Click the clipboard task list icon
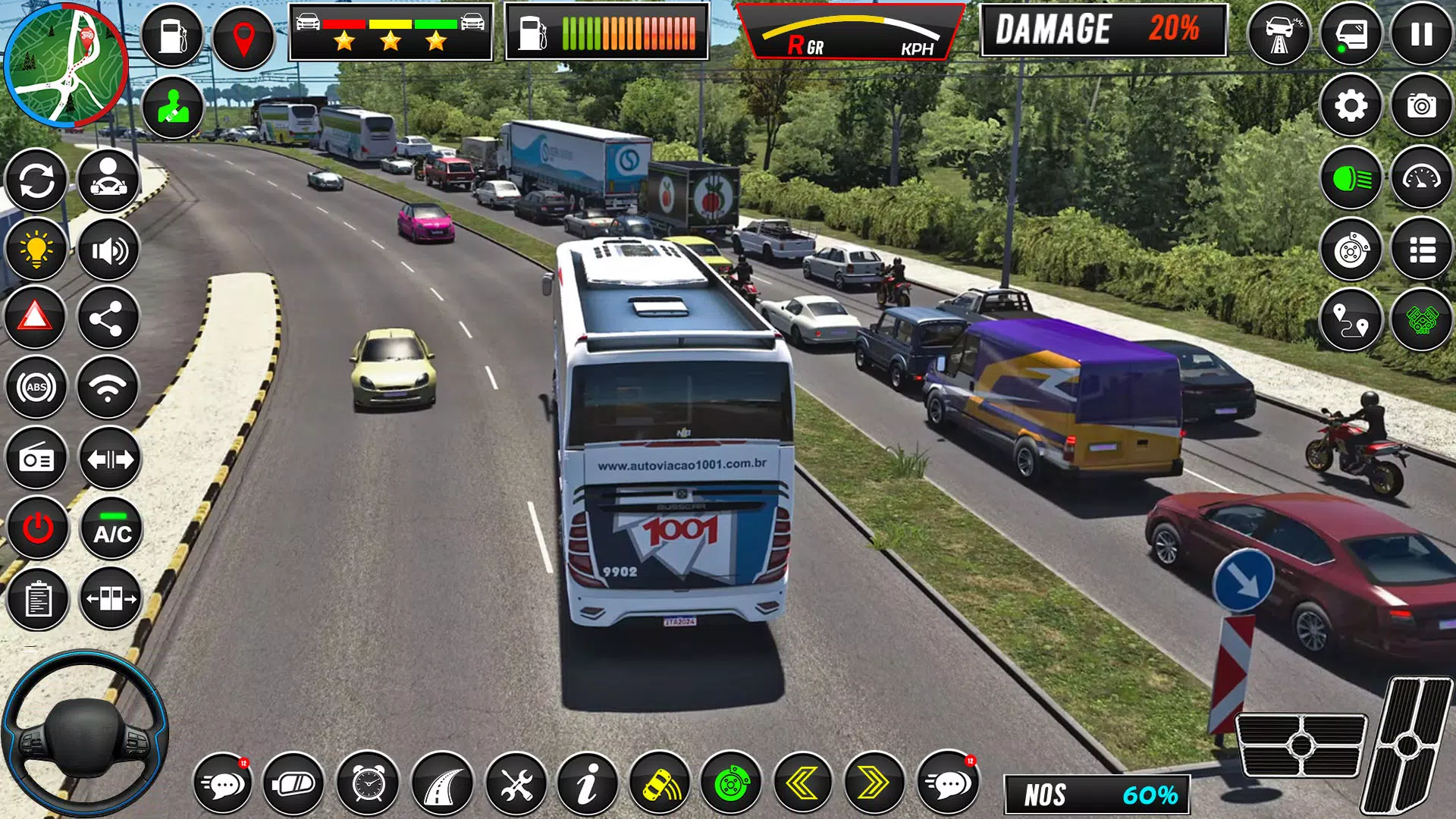1456x819 pixels. 36,599
